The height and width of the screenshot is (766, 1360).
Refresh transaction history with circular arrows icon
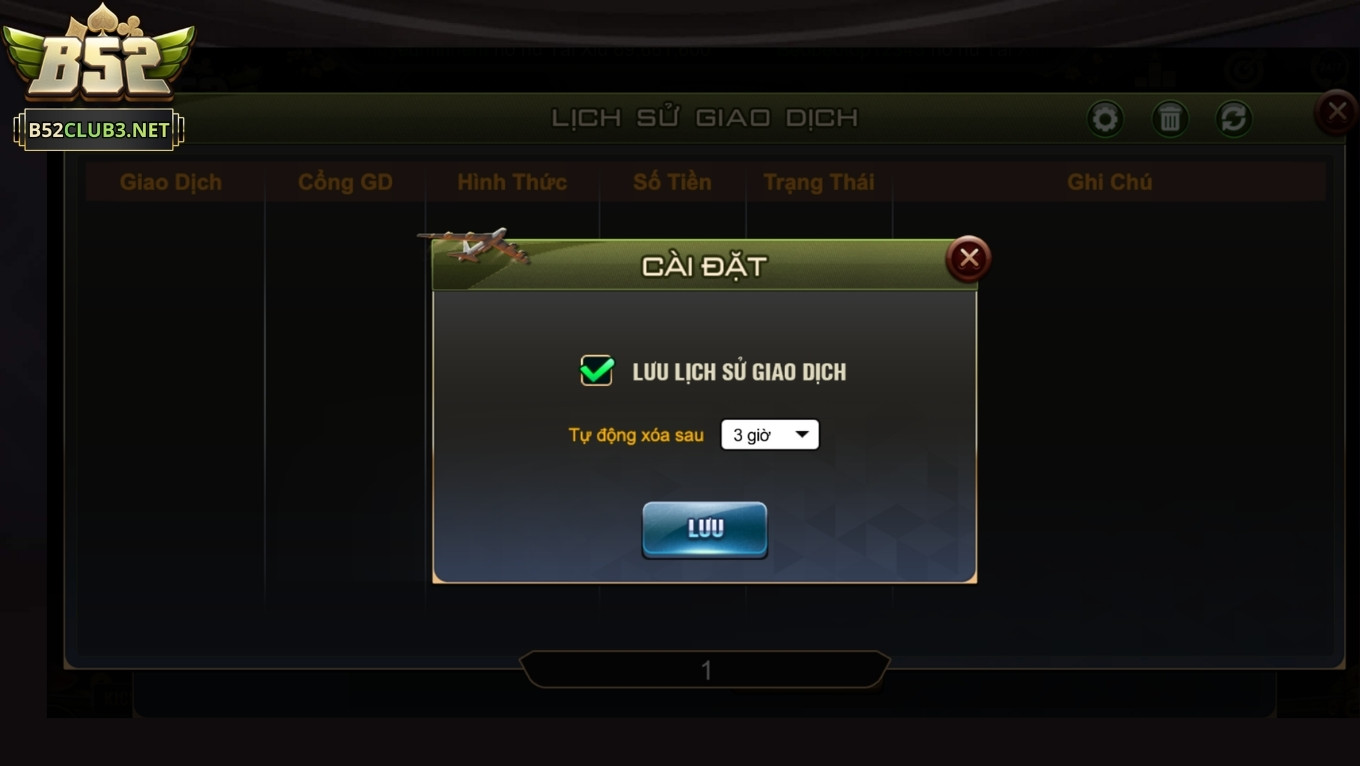[x=1232, y=118]
